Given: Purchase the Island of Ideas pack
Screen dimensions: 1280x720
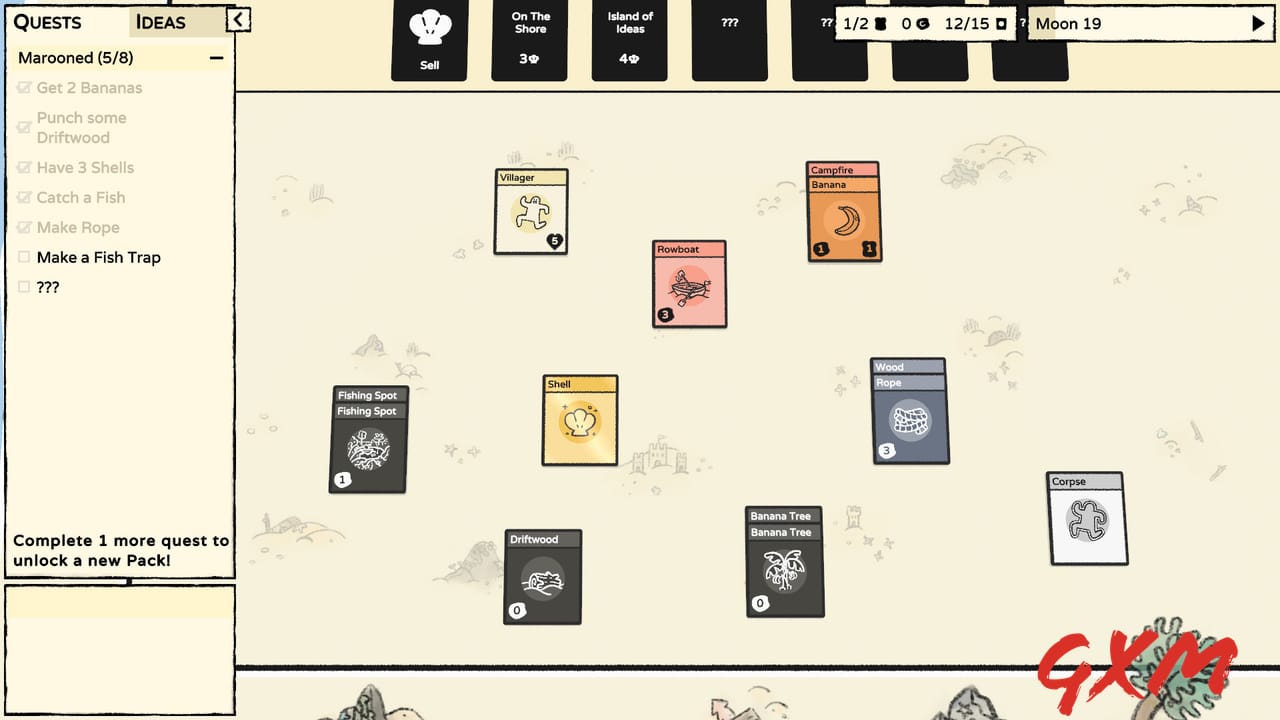Looking at the screenshot, I should 629,40.
